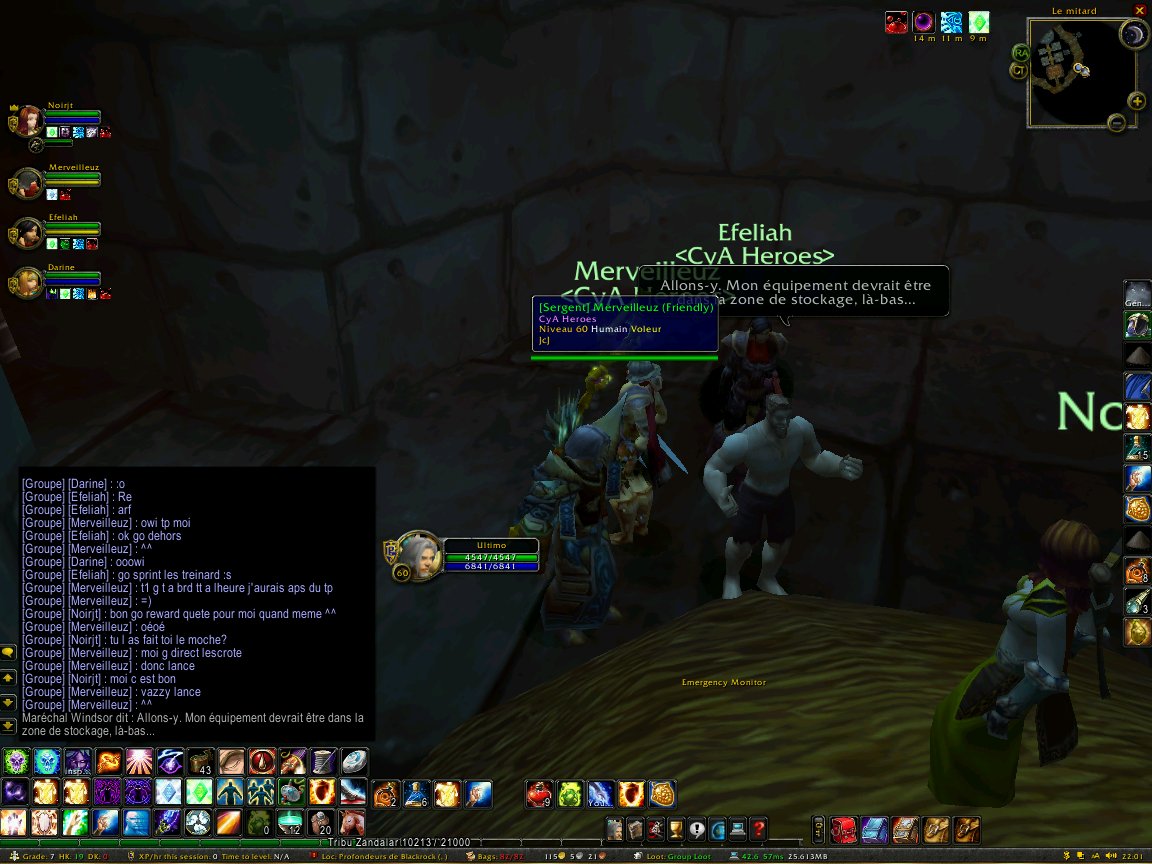Open the quest log exclamation mark button
Image resolution: width=1152 pixels, height=864 pixels.
point(696,829)
